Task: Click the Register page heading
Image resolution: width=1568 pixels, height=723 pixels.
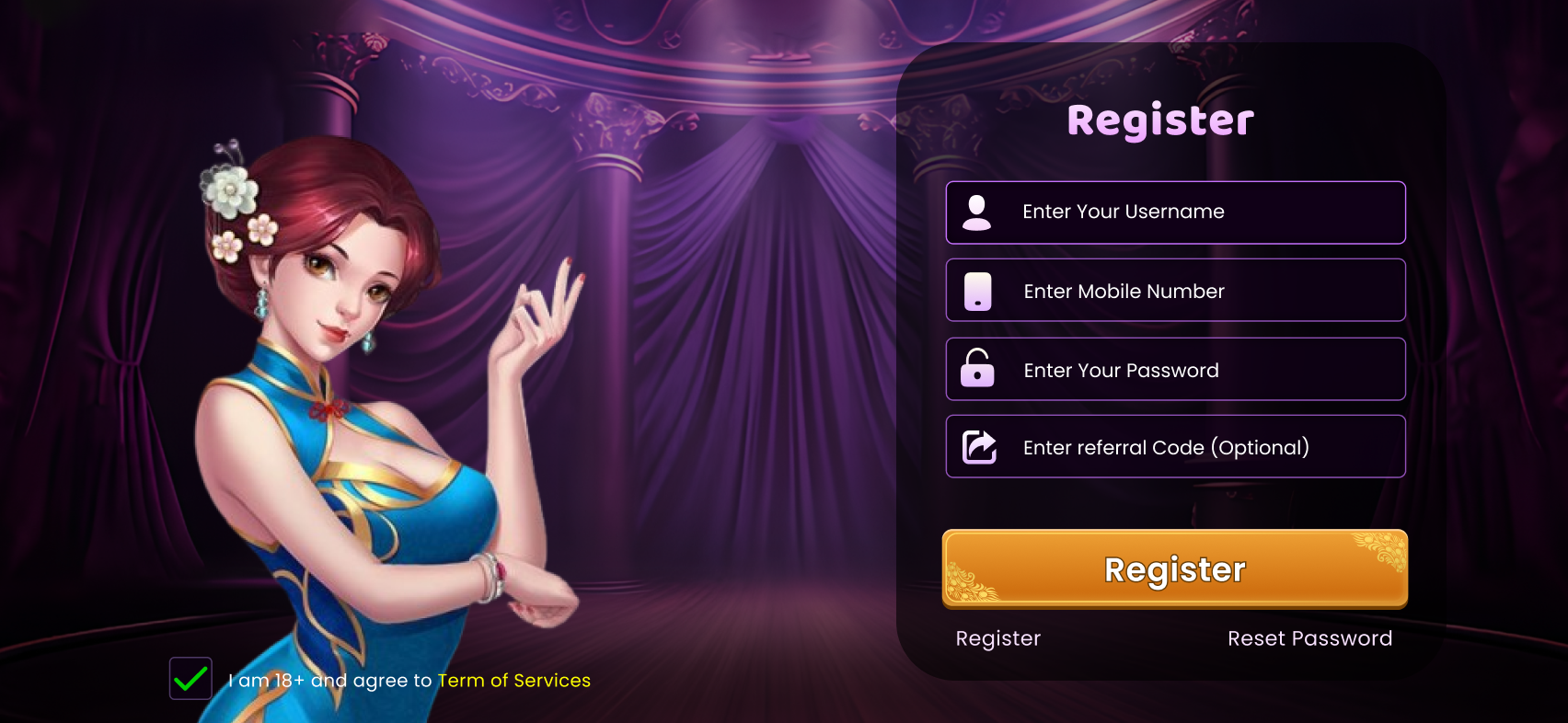Action: pyautogui.click(x=1159, y=119)
